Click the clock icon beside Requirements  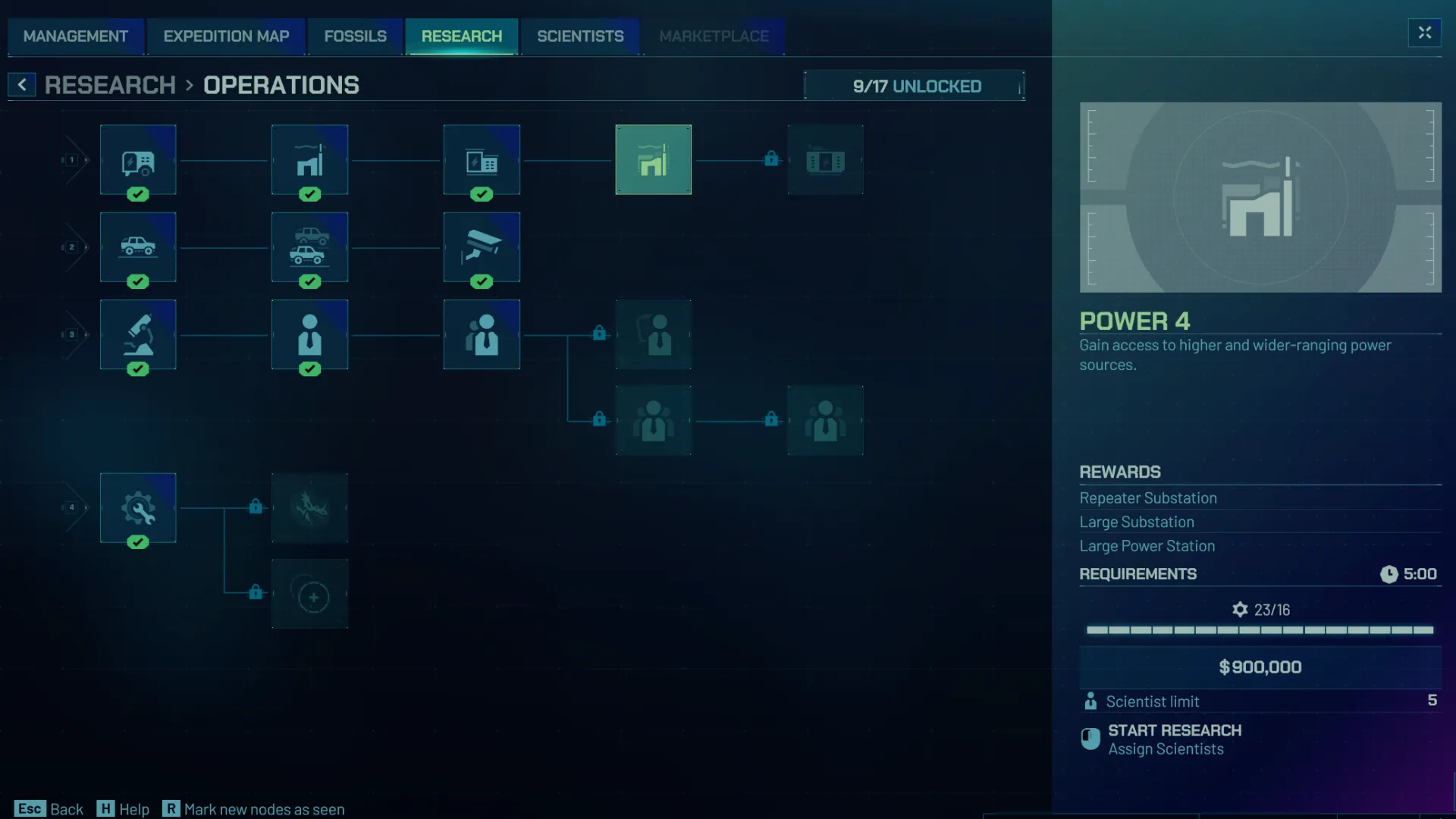pos(1389,574)
